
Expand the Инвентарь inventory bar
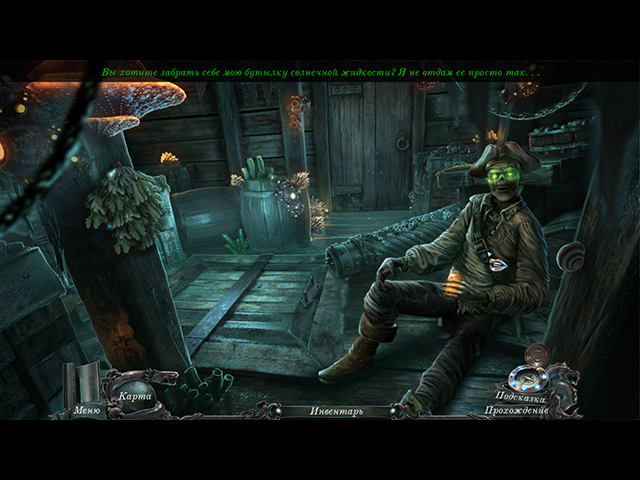click(336, 410)
